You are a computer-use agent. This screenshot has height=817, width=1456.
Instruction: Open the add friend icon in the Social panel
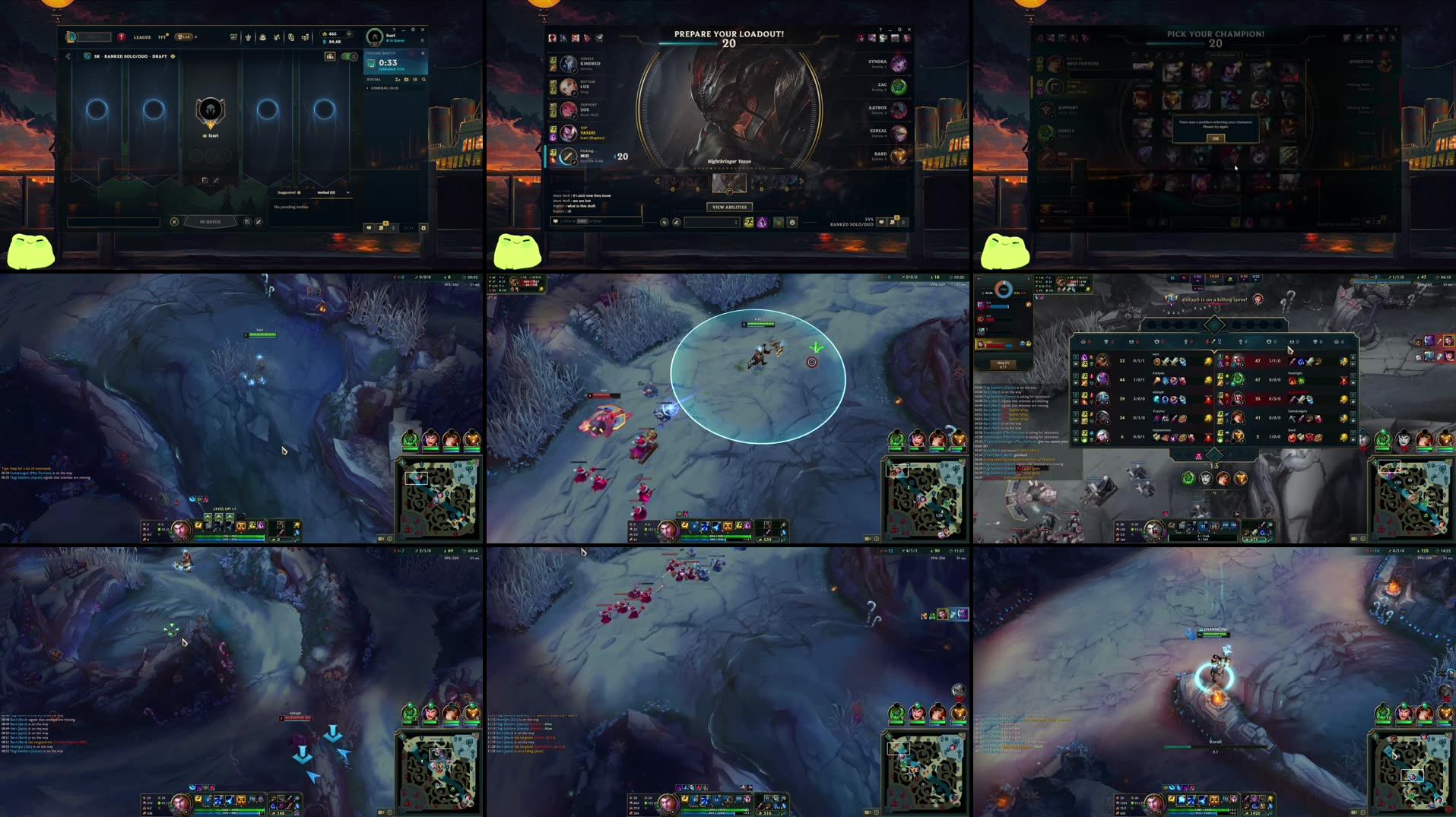pos(397,80)
